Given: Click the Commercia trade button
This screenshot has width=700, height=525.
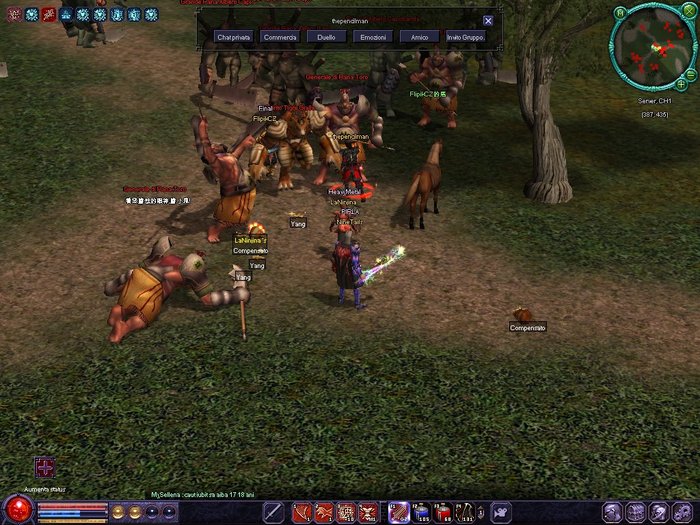Looking at the screenshot, I should 280,37.
